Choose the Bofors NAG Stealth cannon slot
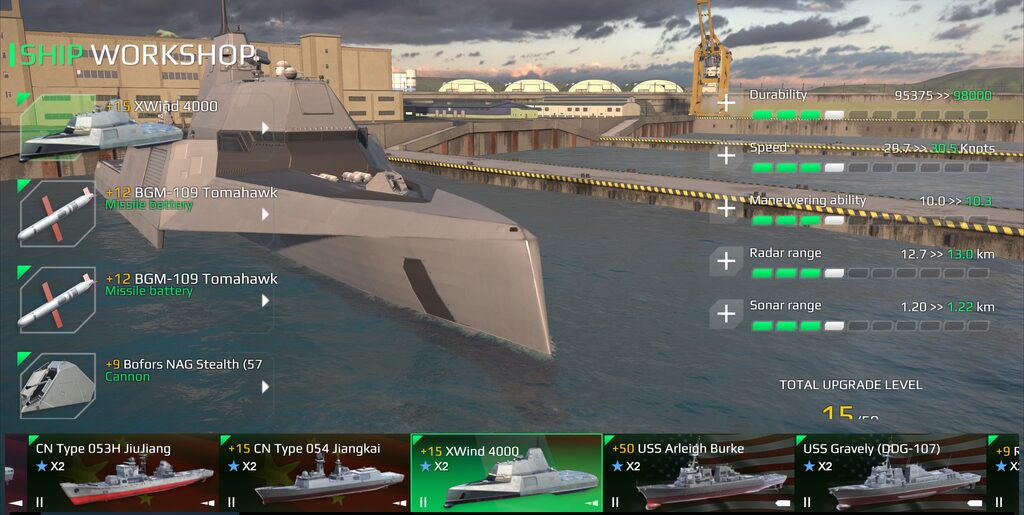 [145, 384]
